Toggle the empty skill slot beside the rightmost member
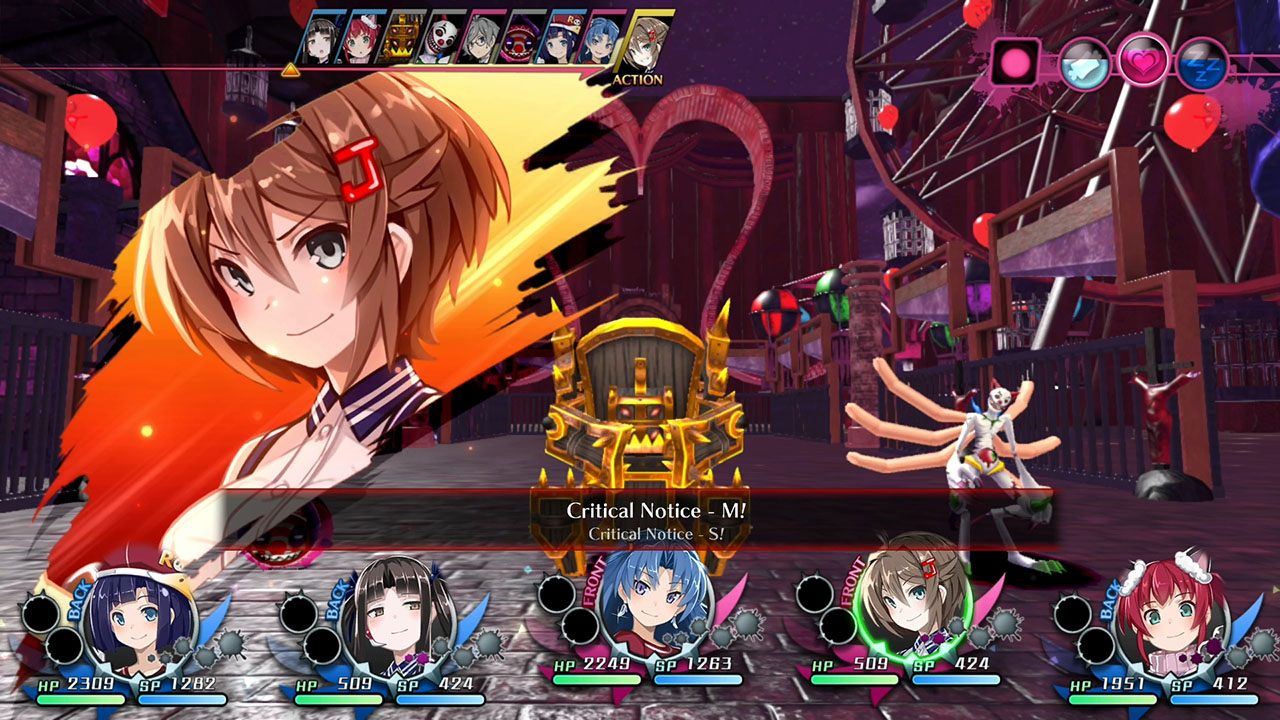This screenshot has height=720, width=1280. click(1072, 611)
